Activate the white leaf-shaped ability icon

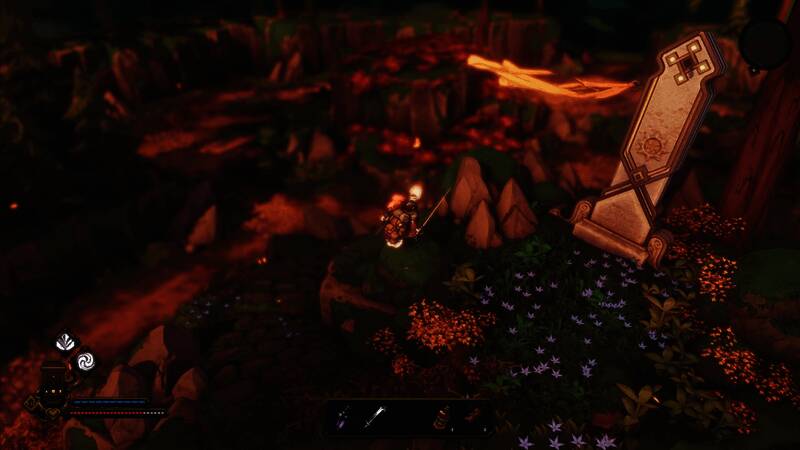tap(66, 342)
